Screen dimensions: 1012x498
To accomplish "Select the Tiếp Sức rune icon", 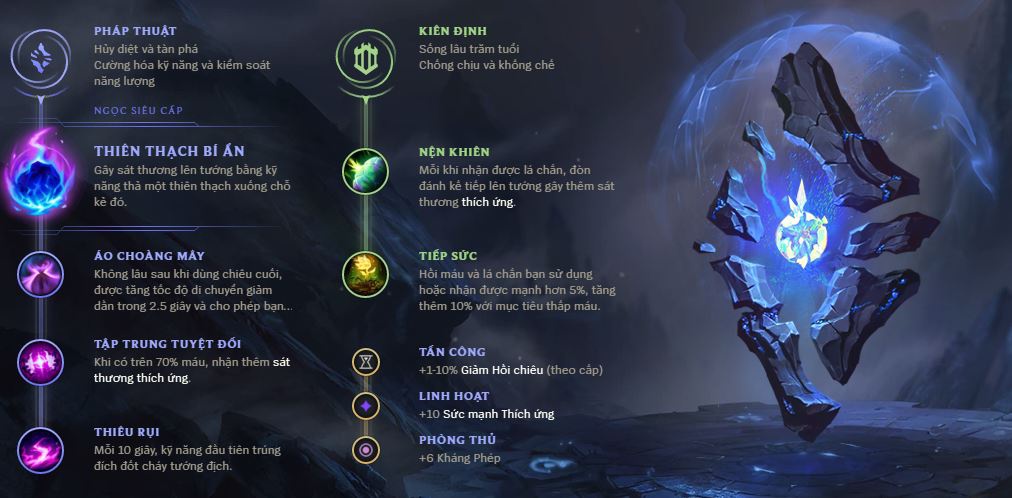I will click(x=365, y=275).
